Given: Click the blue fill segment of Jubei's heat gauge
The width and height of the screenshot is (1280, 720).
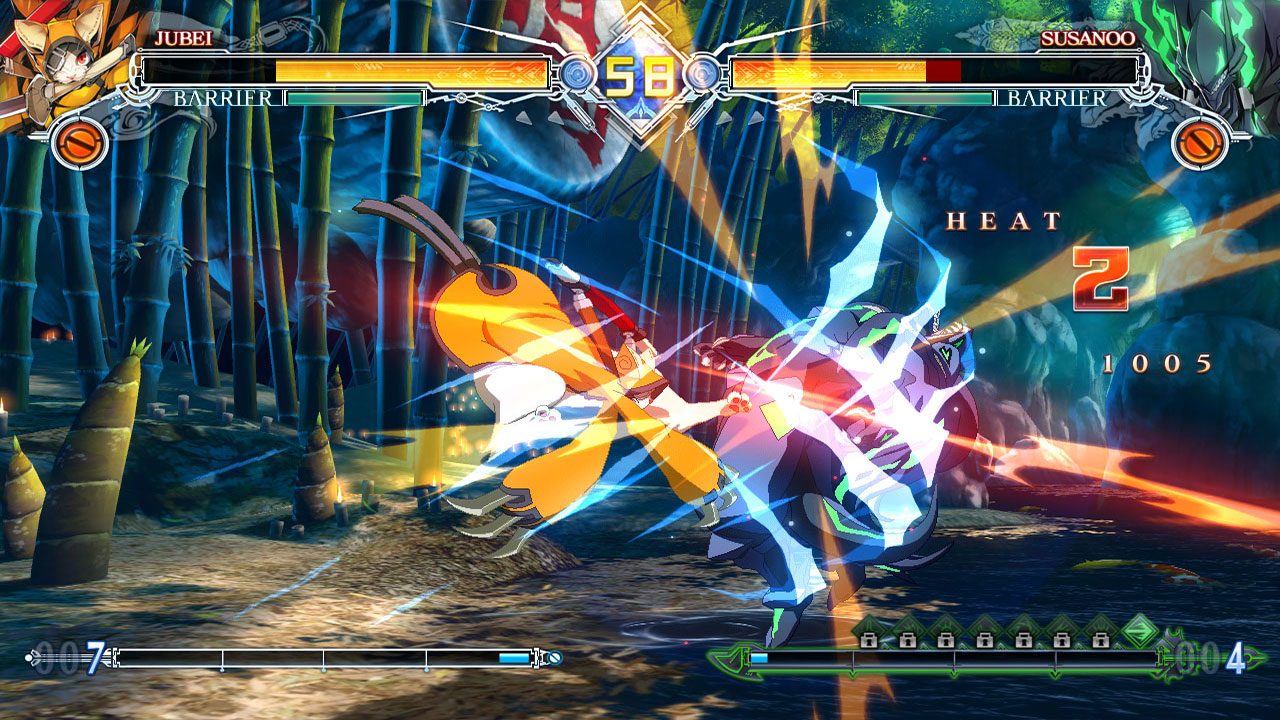Looking at the screenshot, I should tap(512, 656).
